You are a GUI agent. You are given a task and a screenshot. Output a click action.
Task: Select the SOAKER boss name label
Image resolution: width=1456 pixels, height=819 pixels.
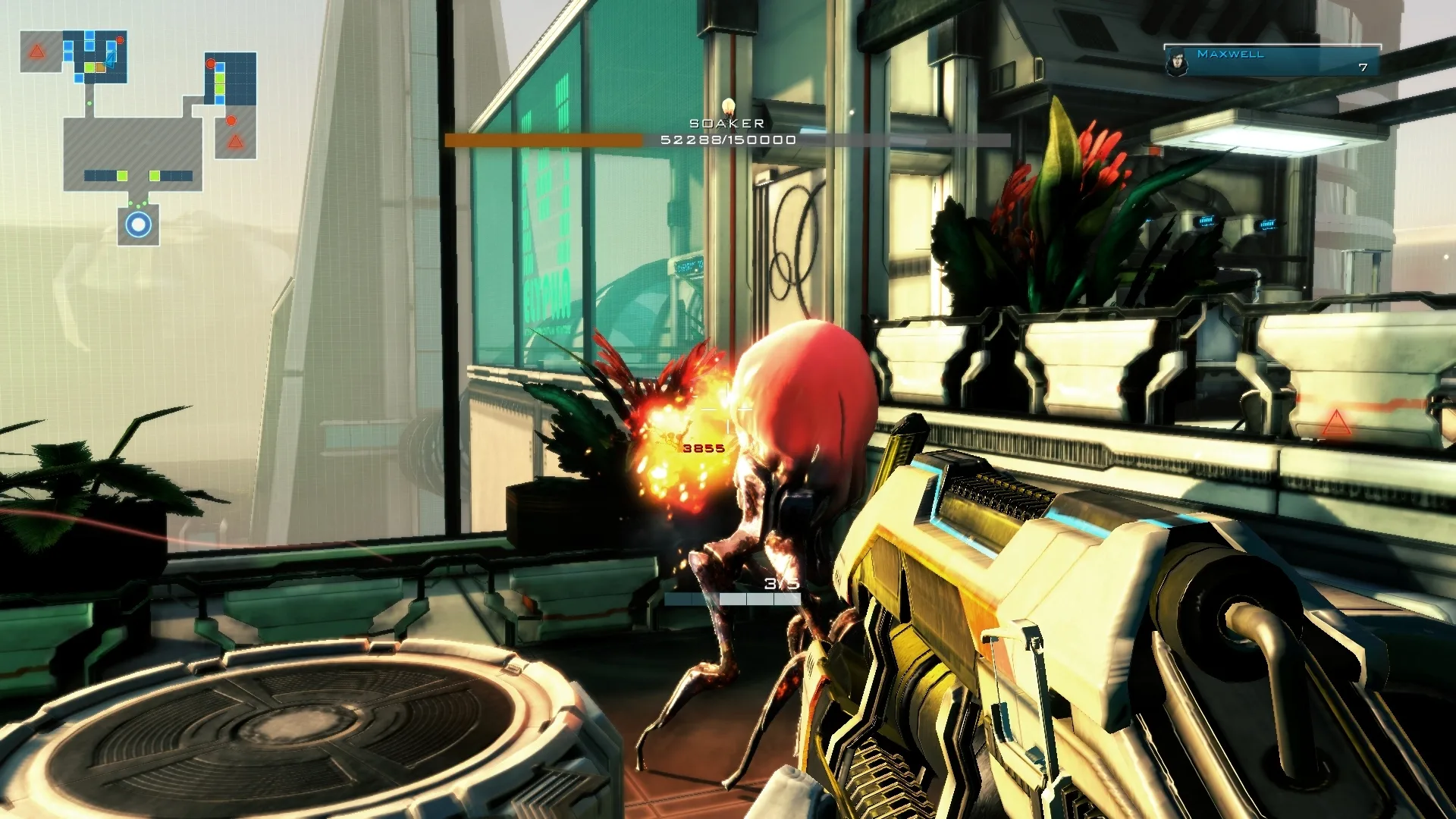click(726, 121)
